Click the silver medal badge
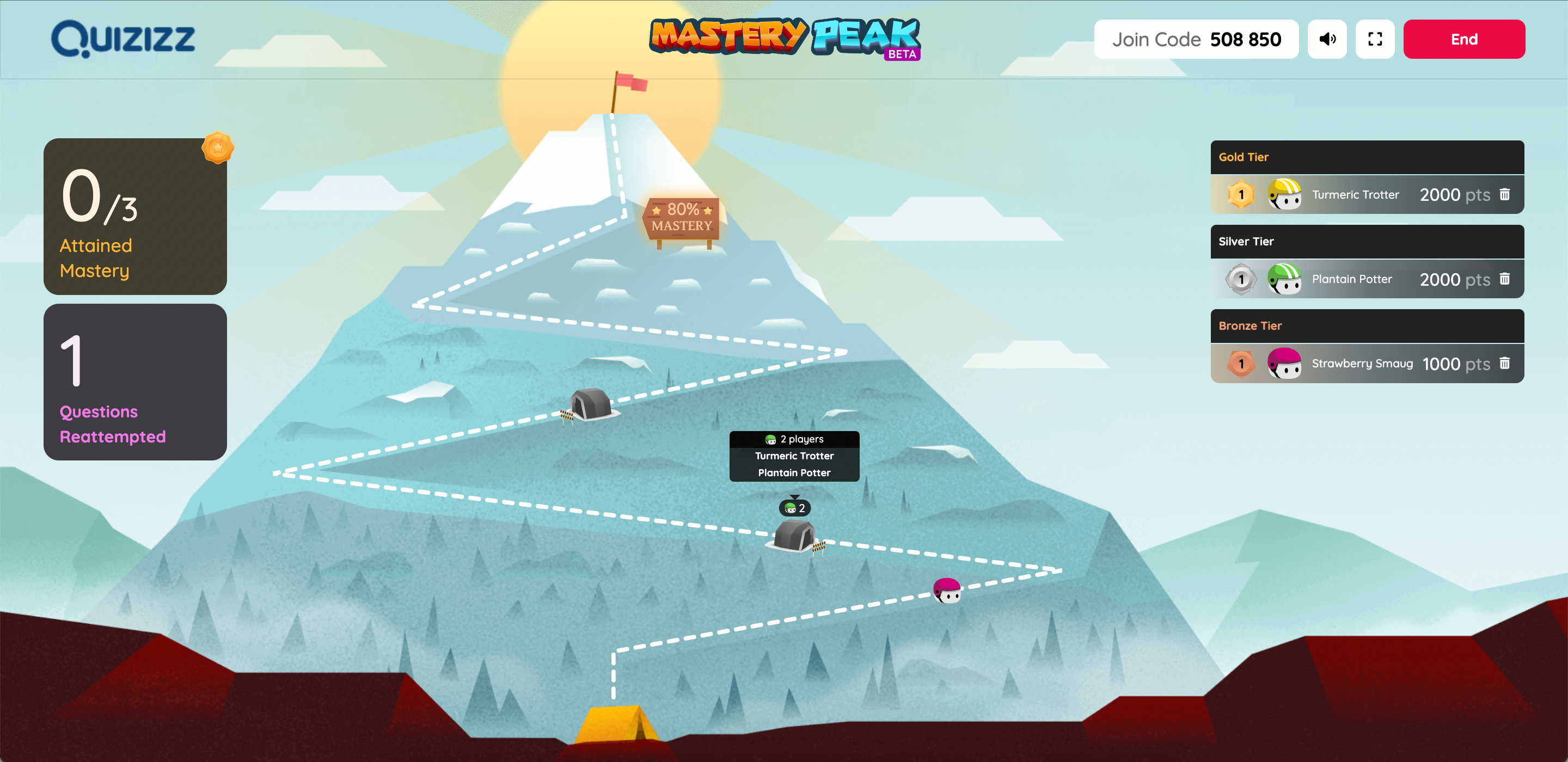 pyautogui.click(x=1240, y=279)
